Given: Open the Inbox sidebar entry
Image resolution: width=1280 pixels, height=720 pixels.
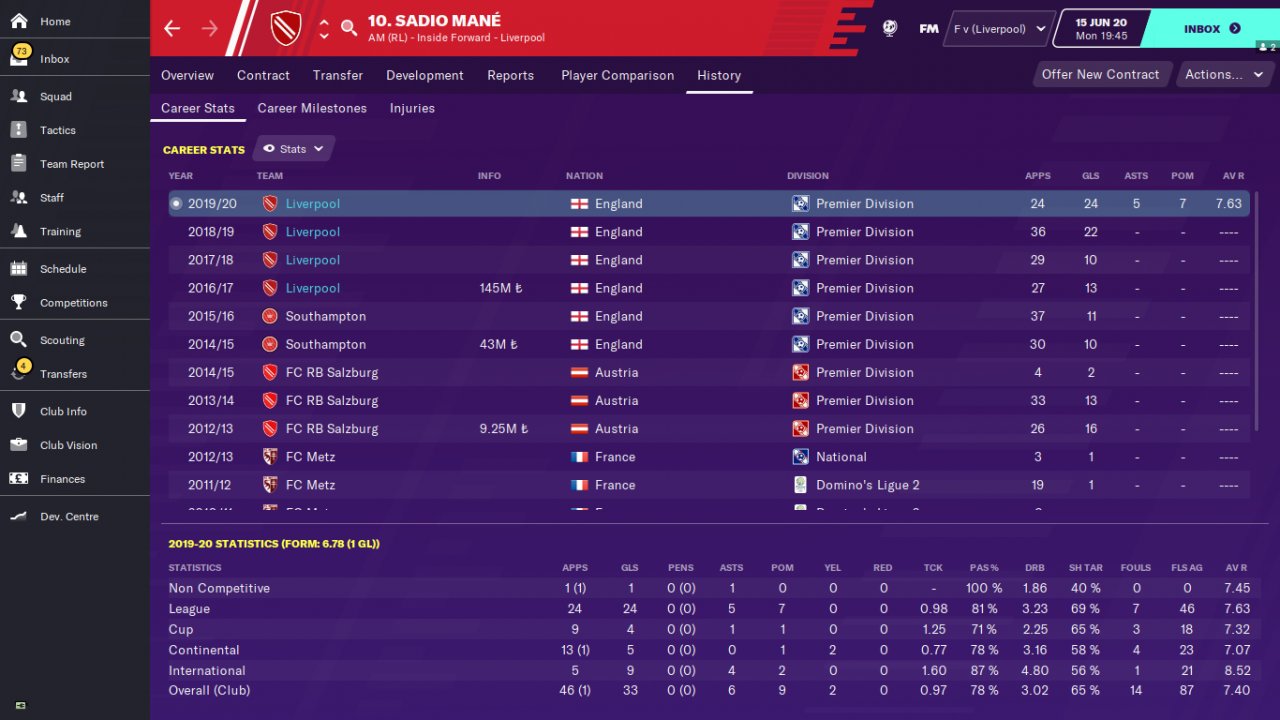Looking at the screenshot, I should [x=54, y=59].
